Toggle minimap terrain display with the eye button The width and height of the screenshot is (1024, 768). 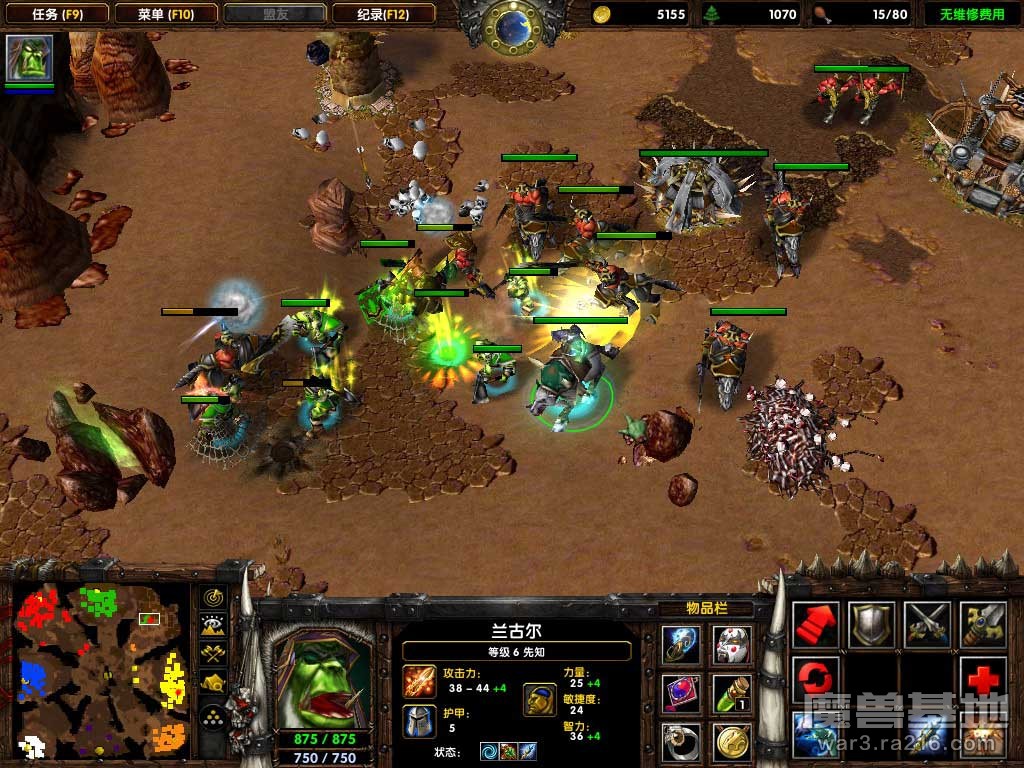tap(213, 626)
